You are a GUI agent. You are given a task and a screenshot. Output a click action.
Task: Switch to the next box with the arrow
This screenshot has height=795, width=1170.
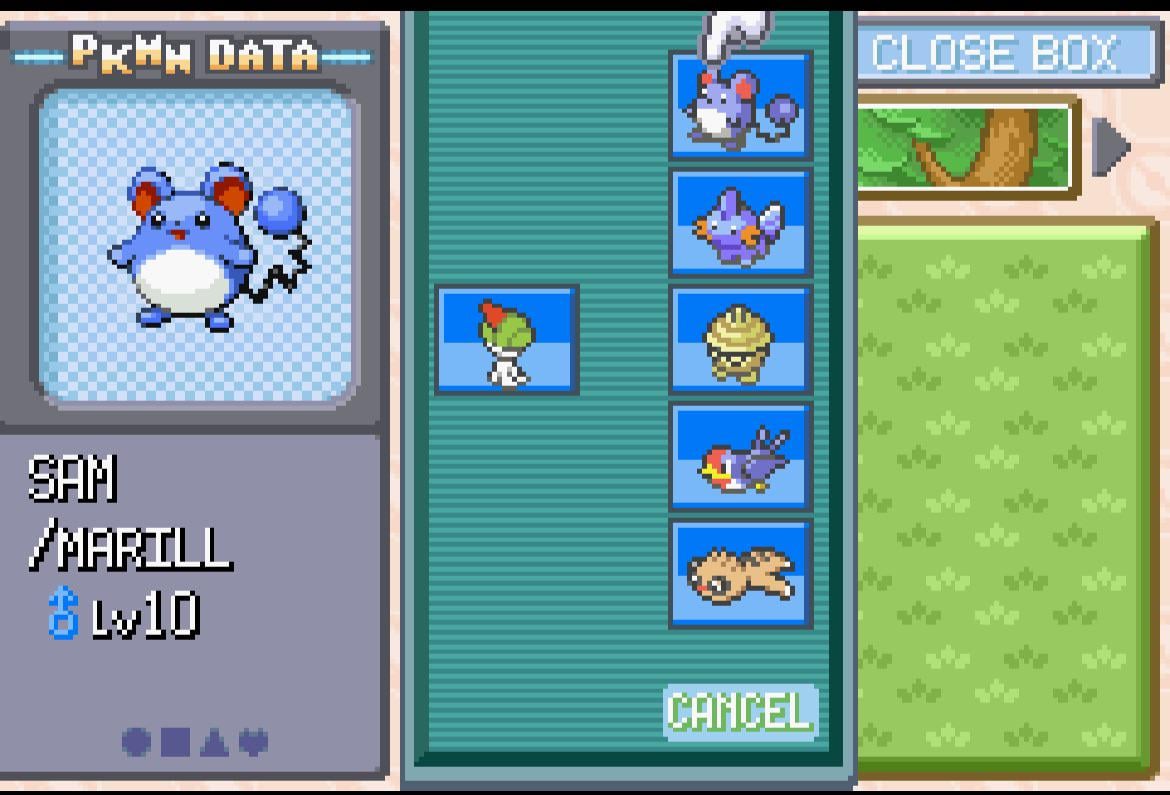coord(1110,147)
